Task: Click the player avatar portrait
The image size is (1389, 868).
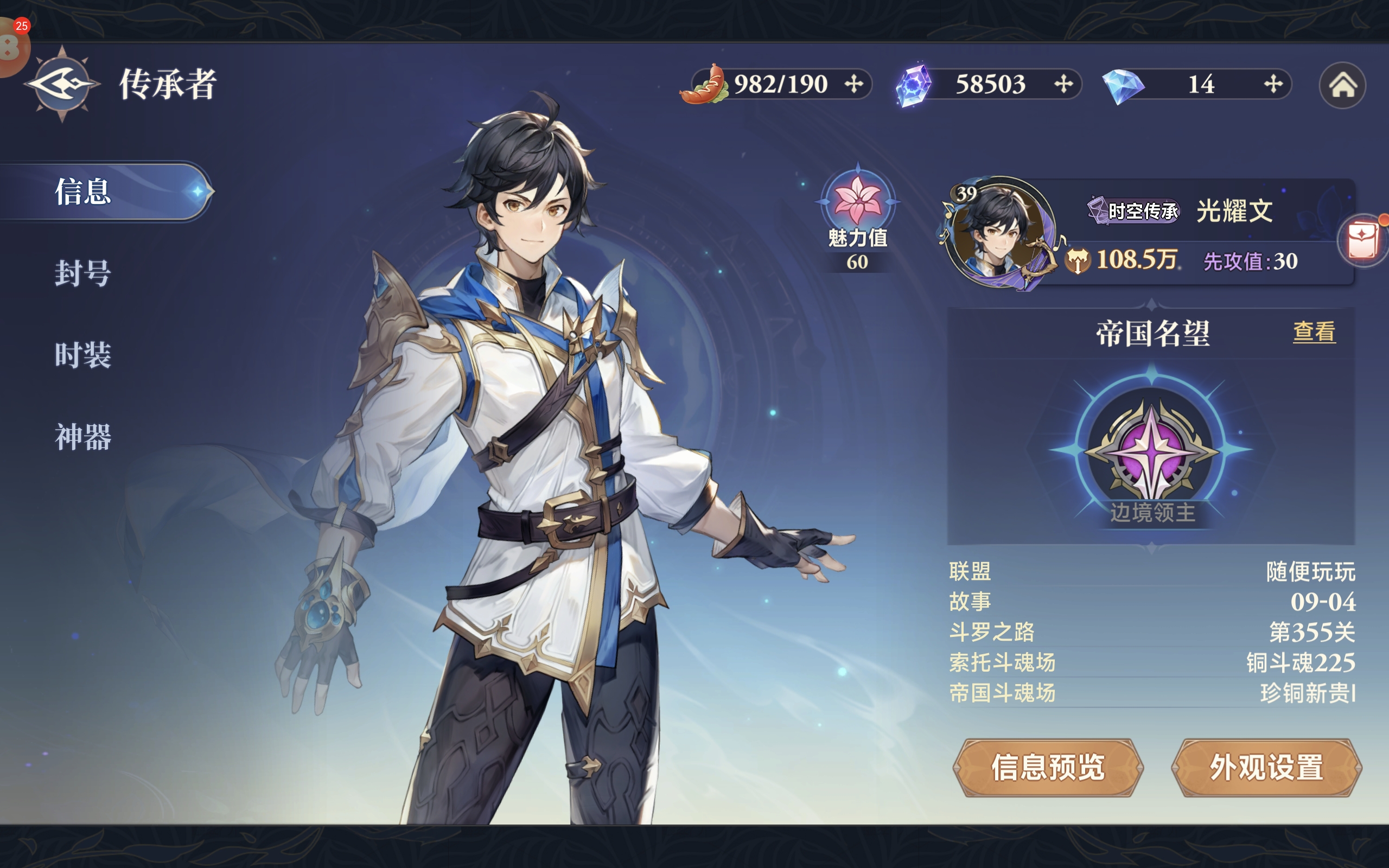Action: pos(1000,233)
